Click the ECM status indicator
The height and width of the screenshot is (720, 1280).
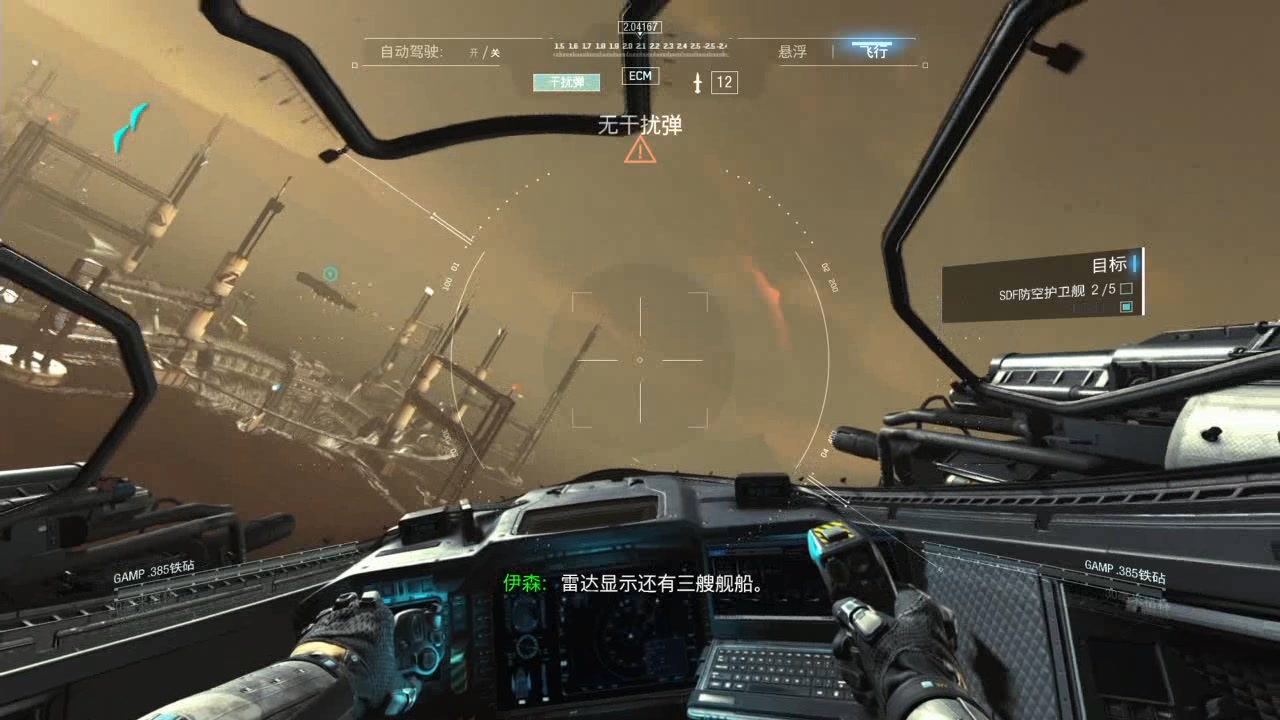point(639,76)
